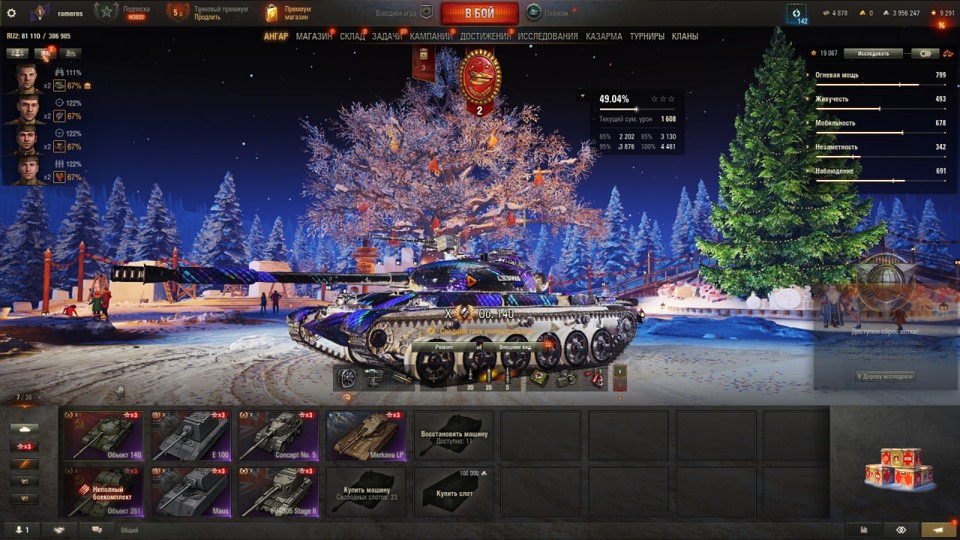Buy a new slot with Купить слот
Viewport: 960px width, 540px height.
click(x=453, y=492)
